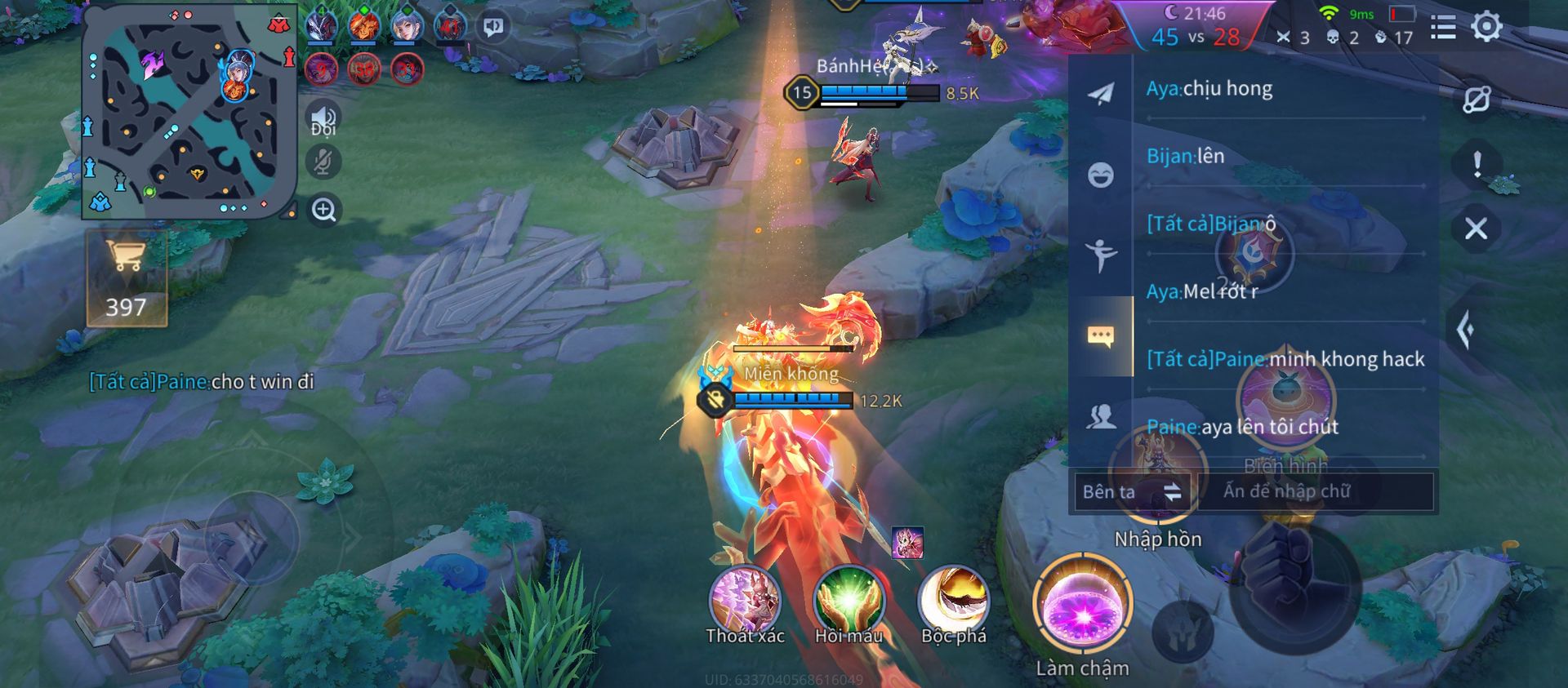Select the paper plane quick-message tab

click(x=1100, y=94)
